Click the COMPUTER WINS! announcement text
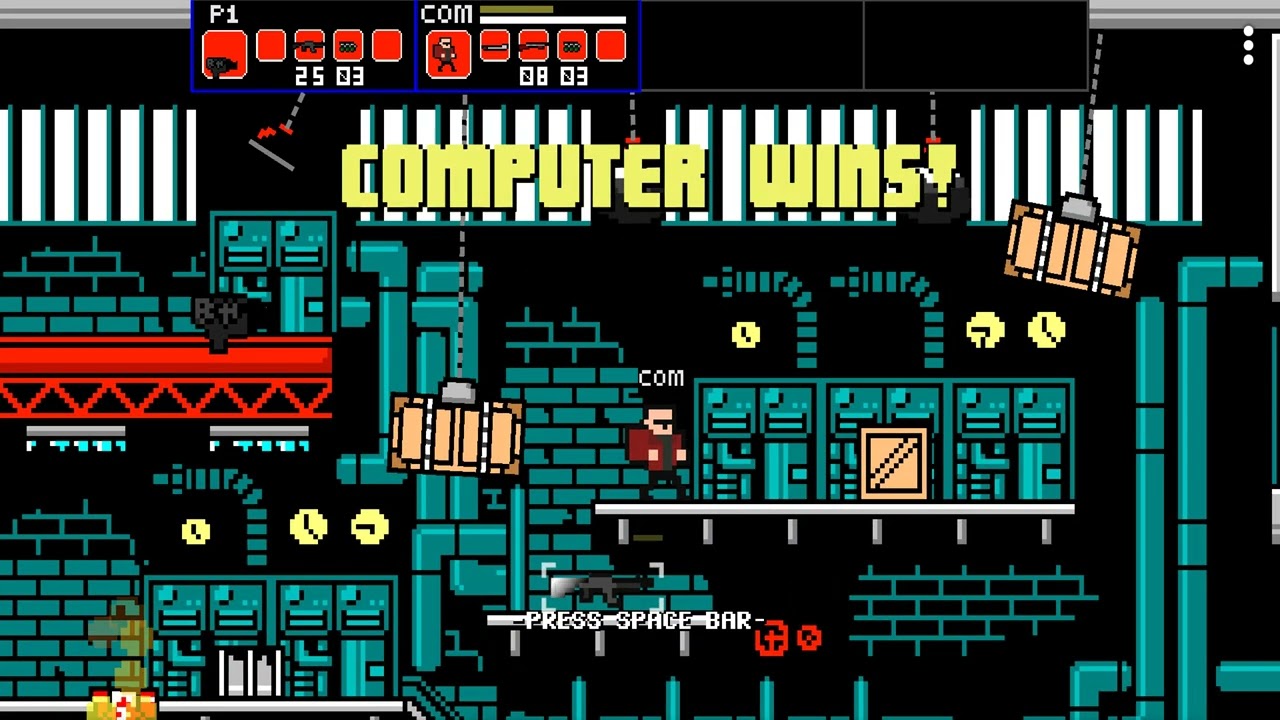The height and width of the screenshot is (720, 1280). 648,175
